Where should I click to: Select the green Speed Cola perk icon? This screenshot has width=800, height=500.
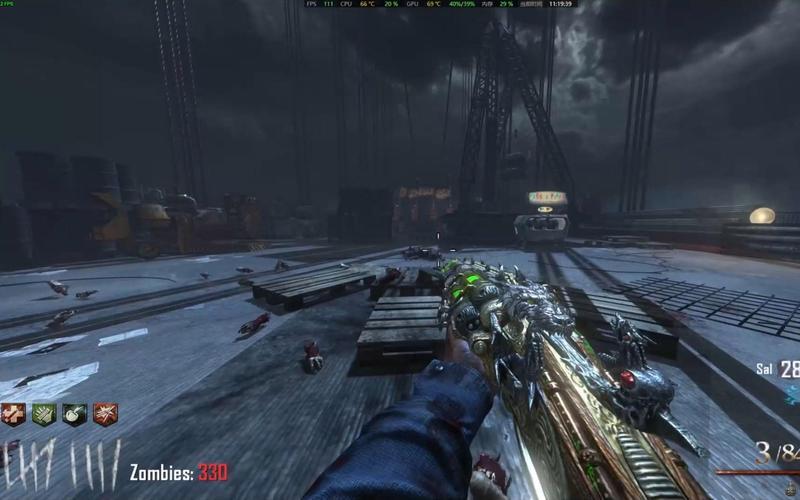pyautogui.click(x=44, y=414)
